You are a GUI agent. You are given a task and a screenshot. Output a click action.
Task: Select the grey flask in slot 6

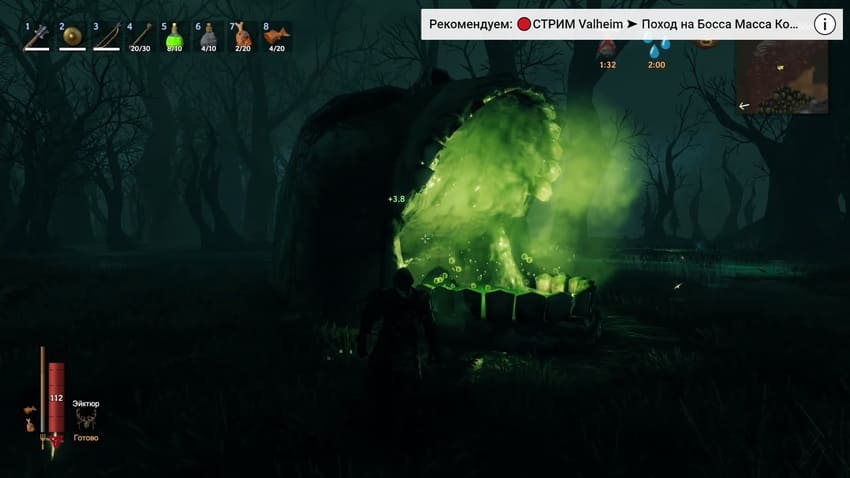pyautogui.click(x=208, y=37)
